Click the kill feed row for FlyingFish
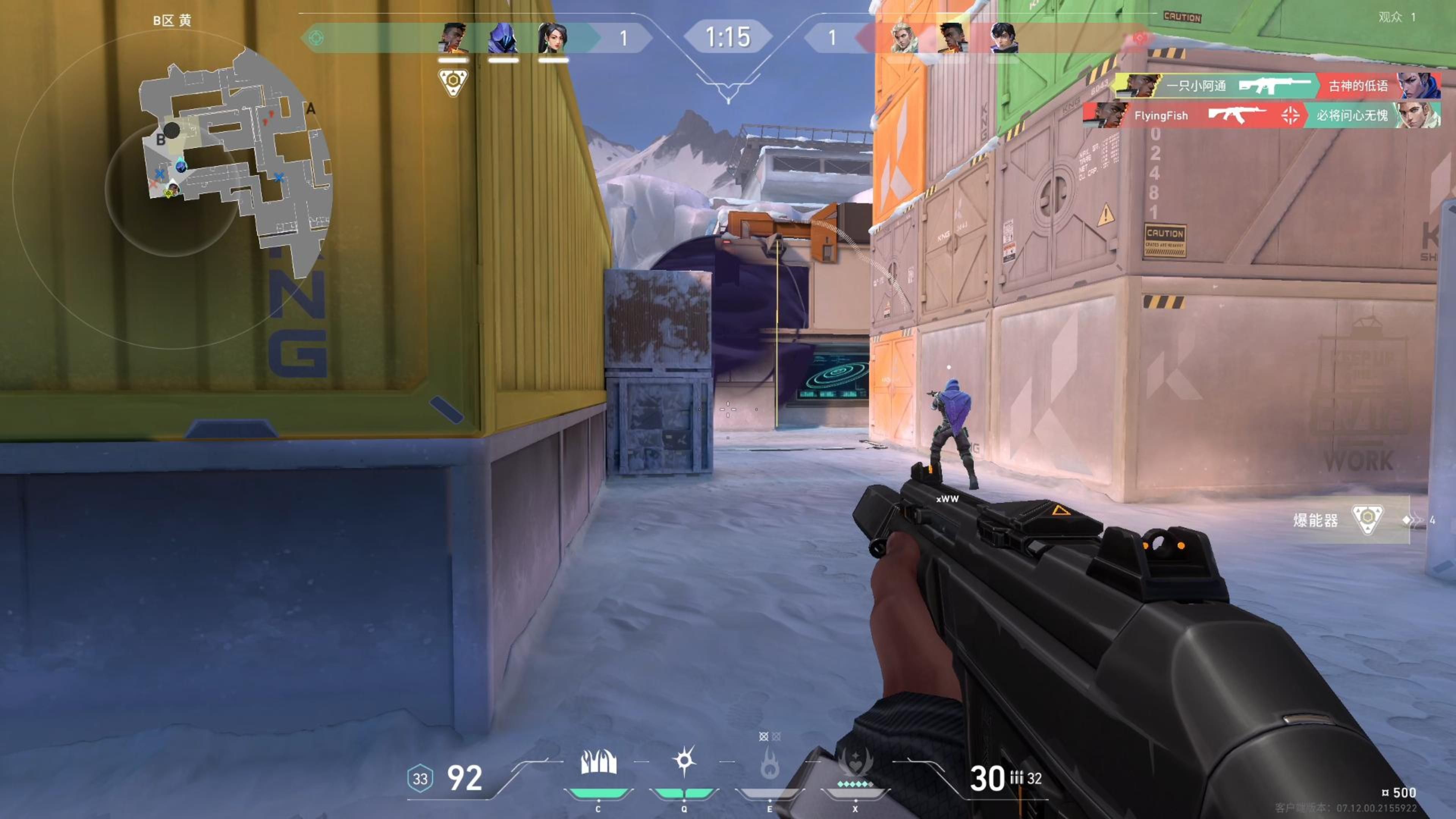 pos(1261,116)
